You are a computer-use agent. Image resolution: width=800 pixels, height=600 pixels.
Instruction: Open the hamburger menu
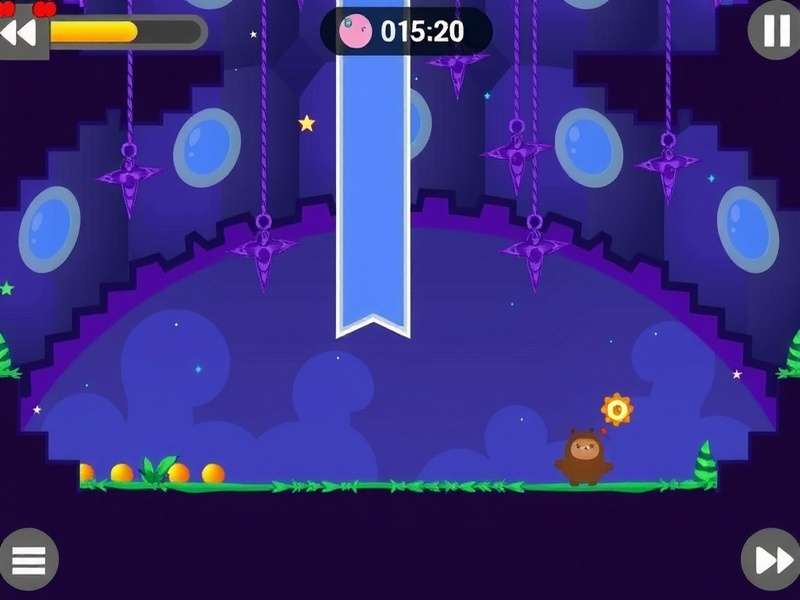[29, 559]
